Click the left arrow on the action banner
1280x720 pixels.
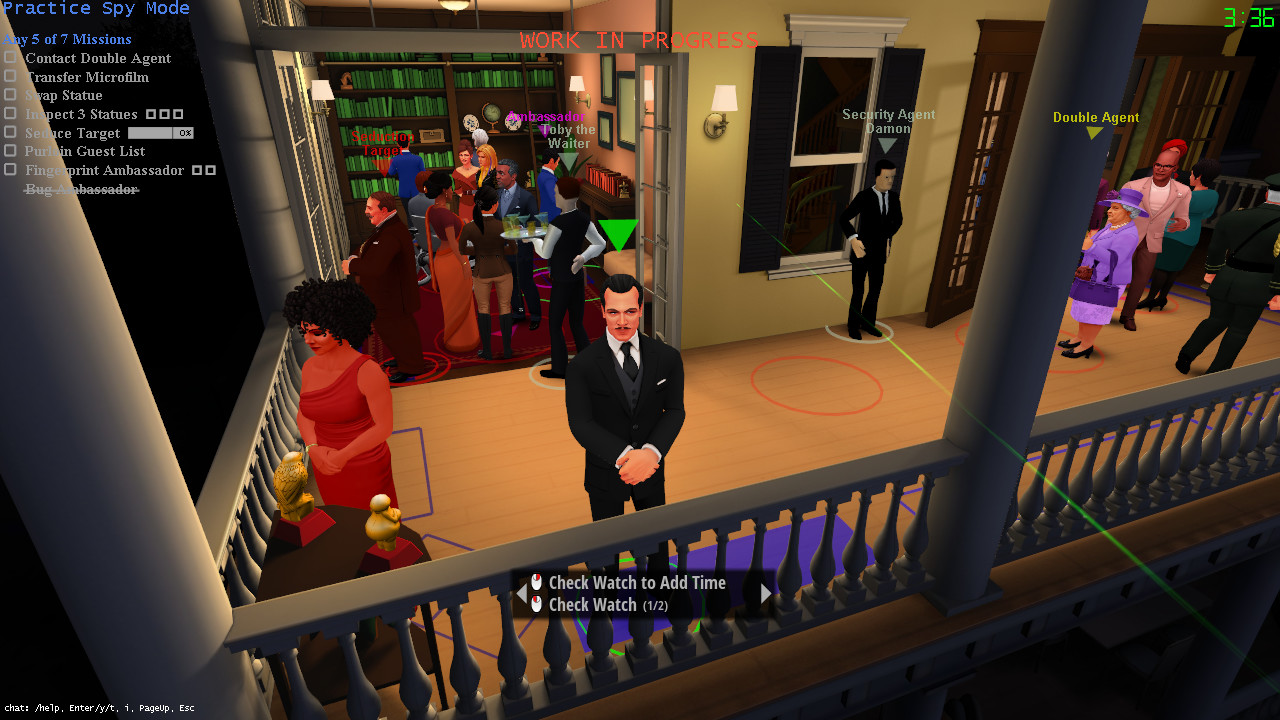(521, 593)
